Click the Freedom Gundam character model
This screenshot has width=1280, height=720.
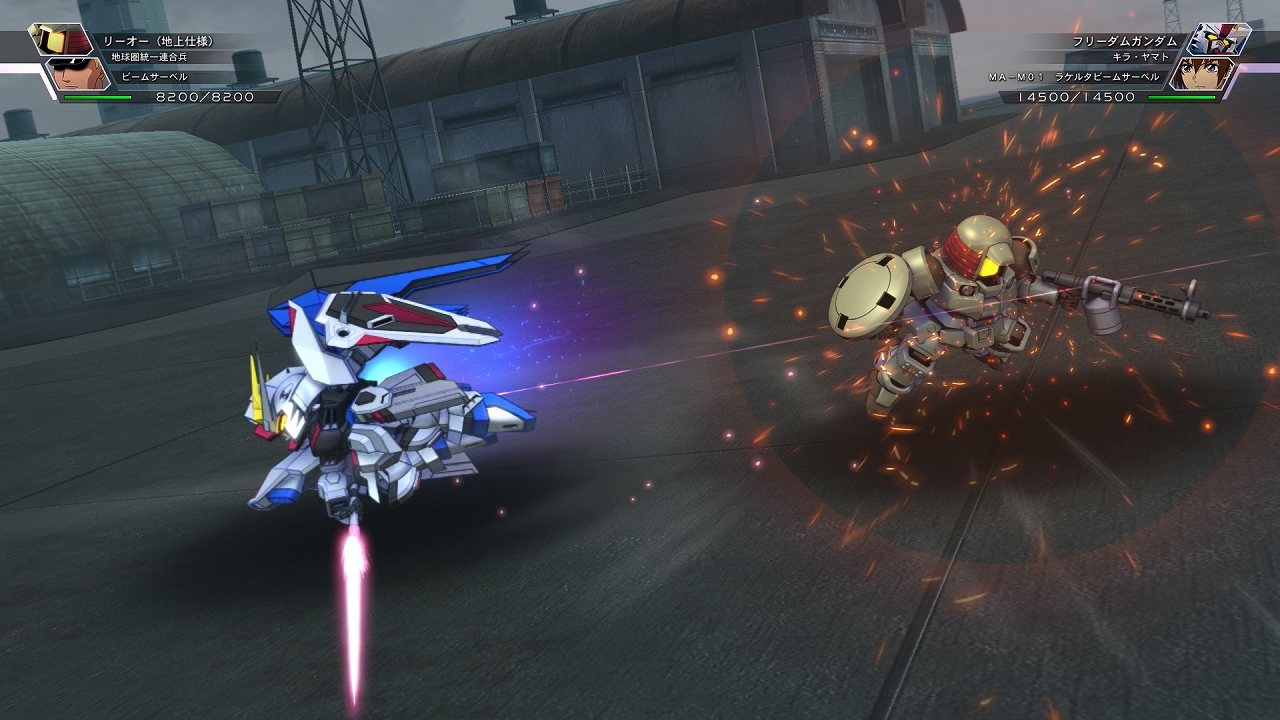tap(380, 400)
